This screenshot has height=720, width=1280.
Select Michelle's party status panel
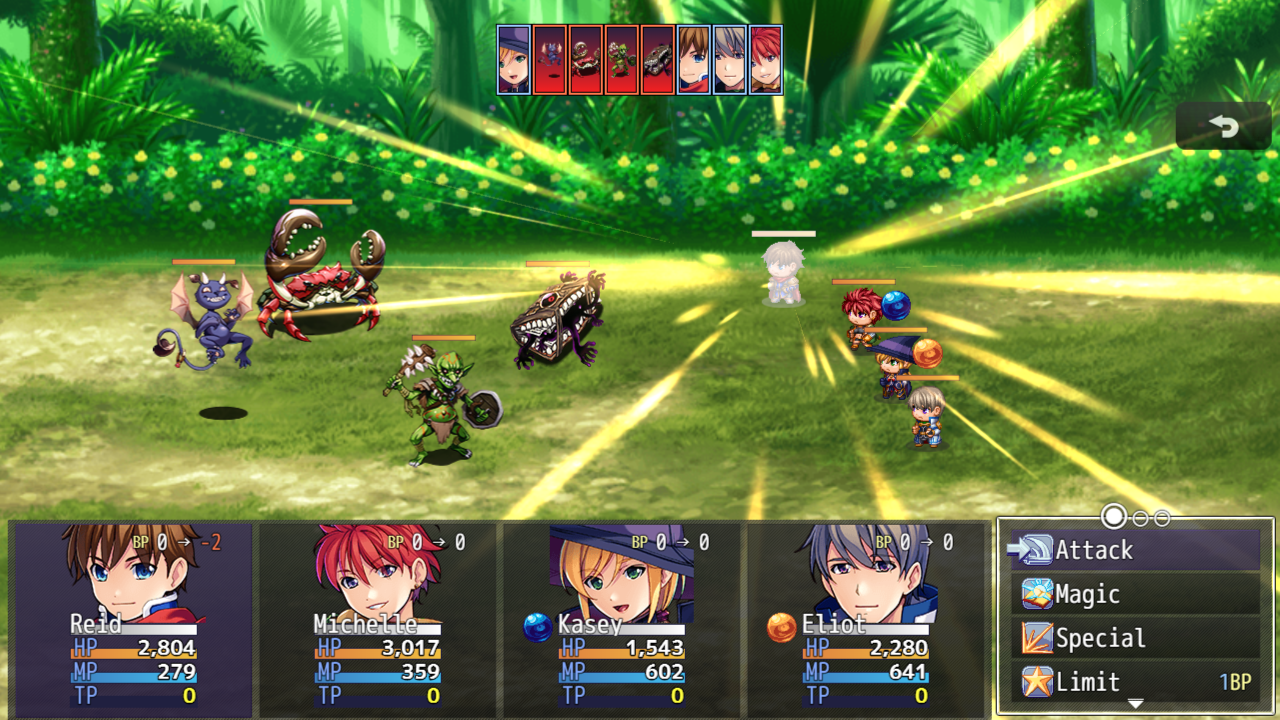376,618
